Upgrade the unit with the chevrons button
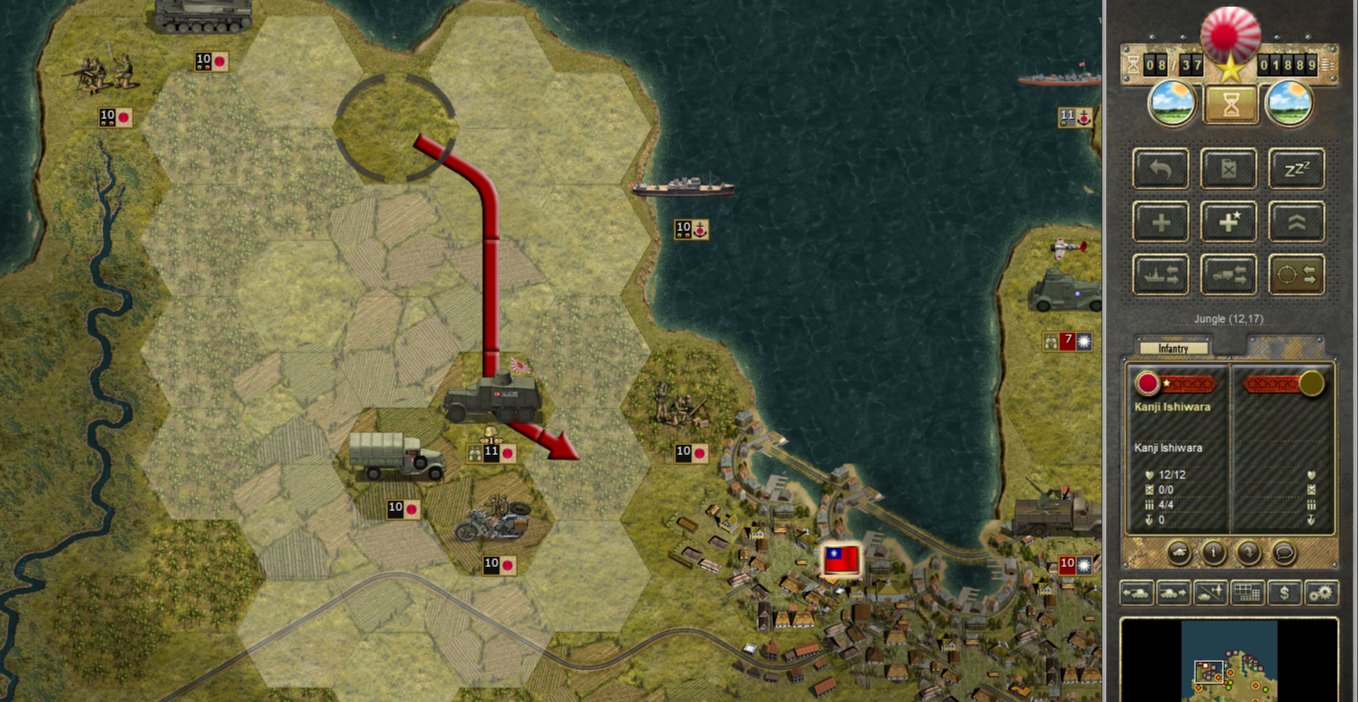This screenshot has width=1358, height=702. click(1296, 222)
